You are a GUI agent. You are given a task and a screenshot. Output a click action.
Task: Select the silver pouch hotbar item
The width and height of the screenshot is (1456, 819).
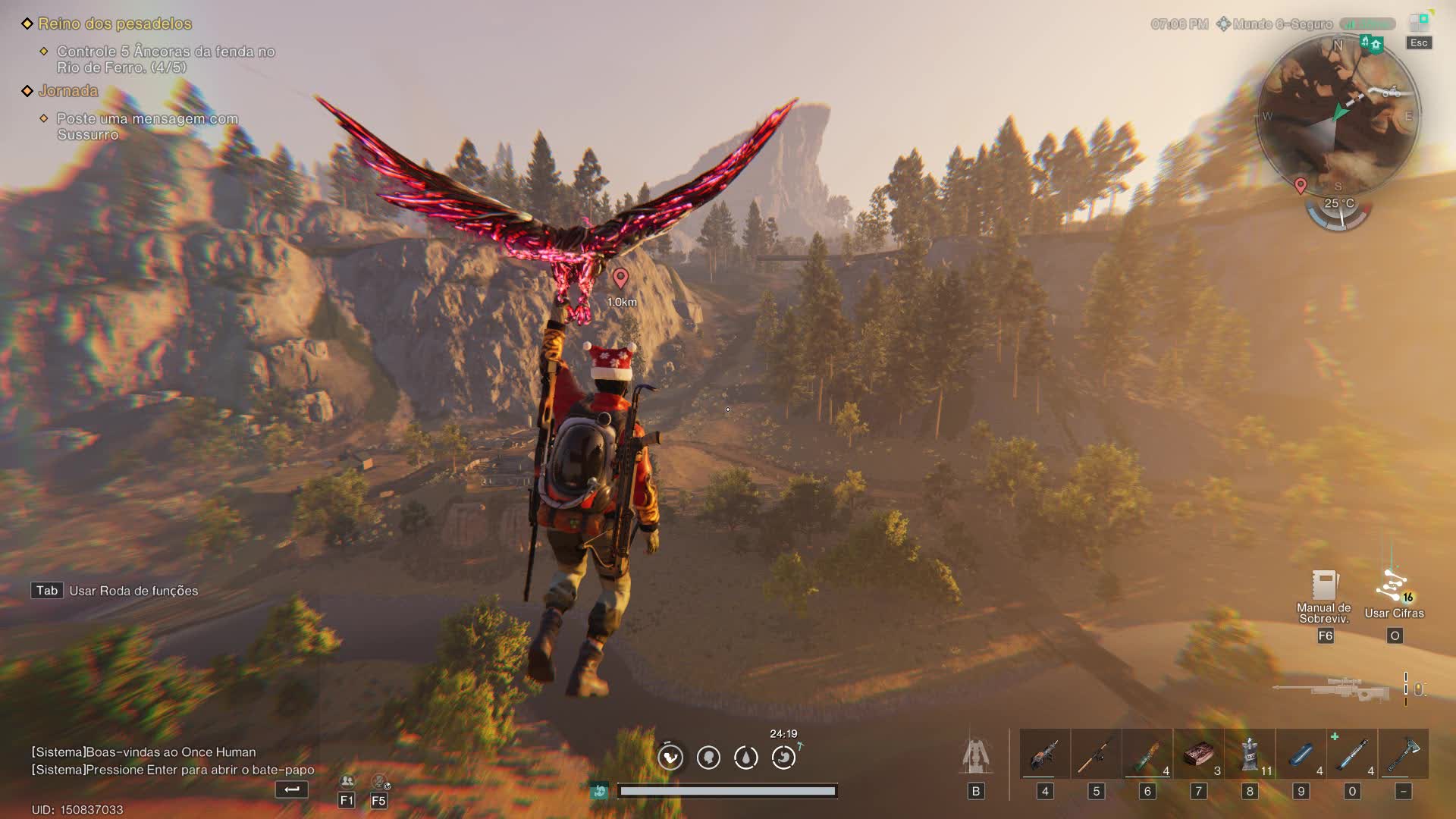(1250, 755)
